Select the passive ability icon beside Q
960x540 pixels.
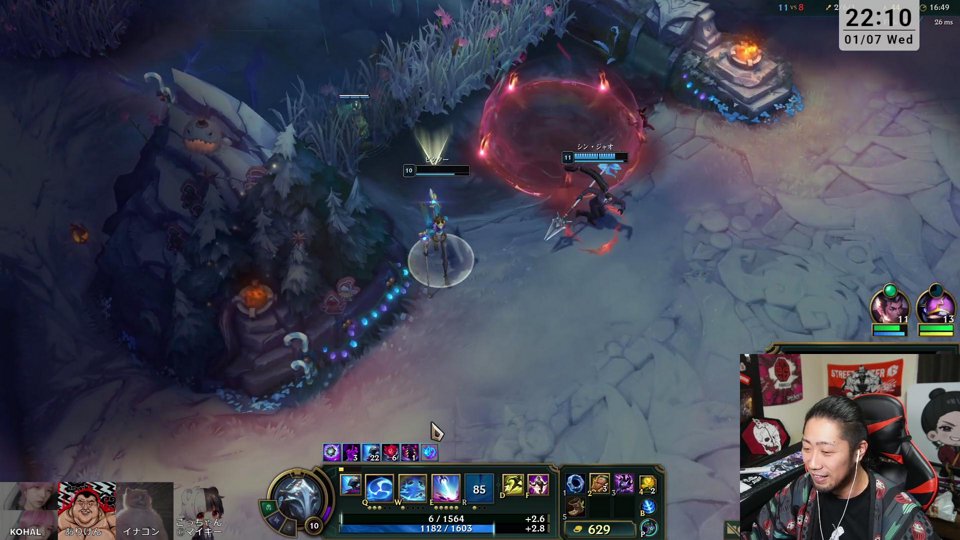click(x=350, y=485)
